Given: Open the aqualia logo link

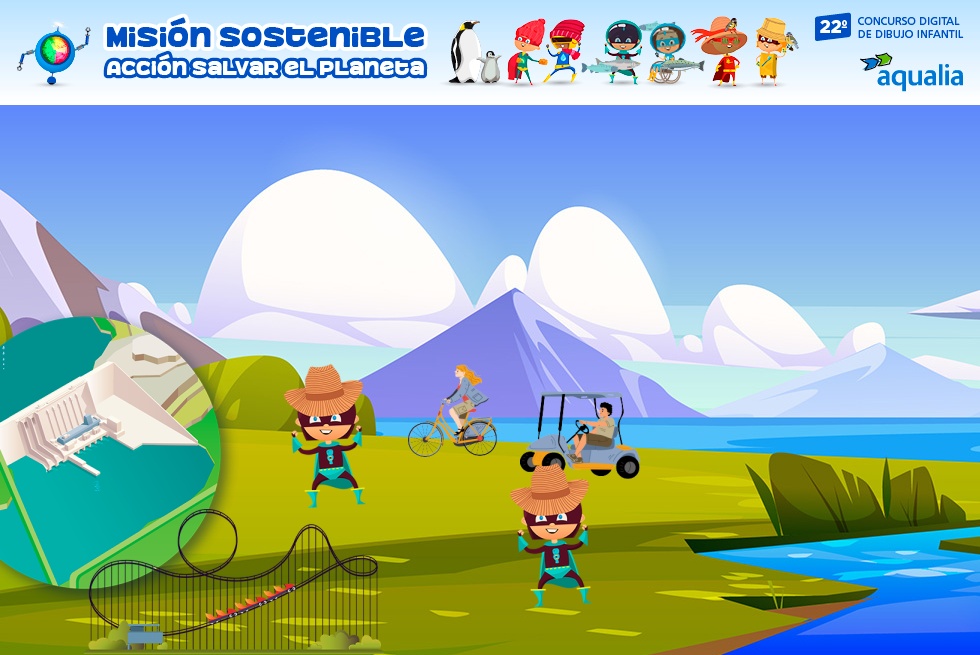Looking at the screenshot, I should point(911,71).
